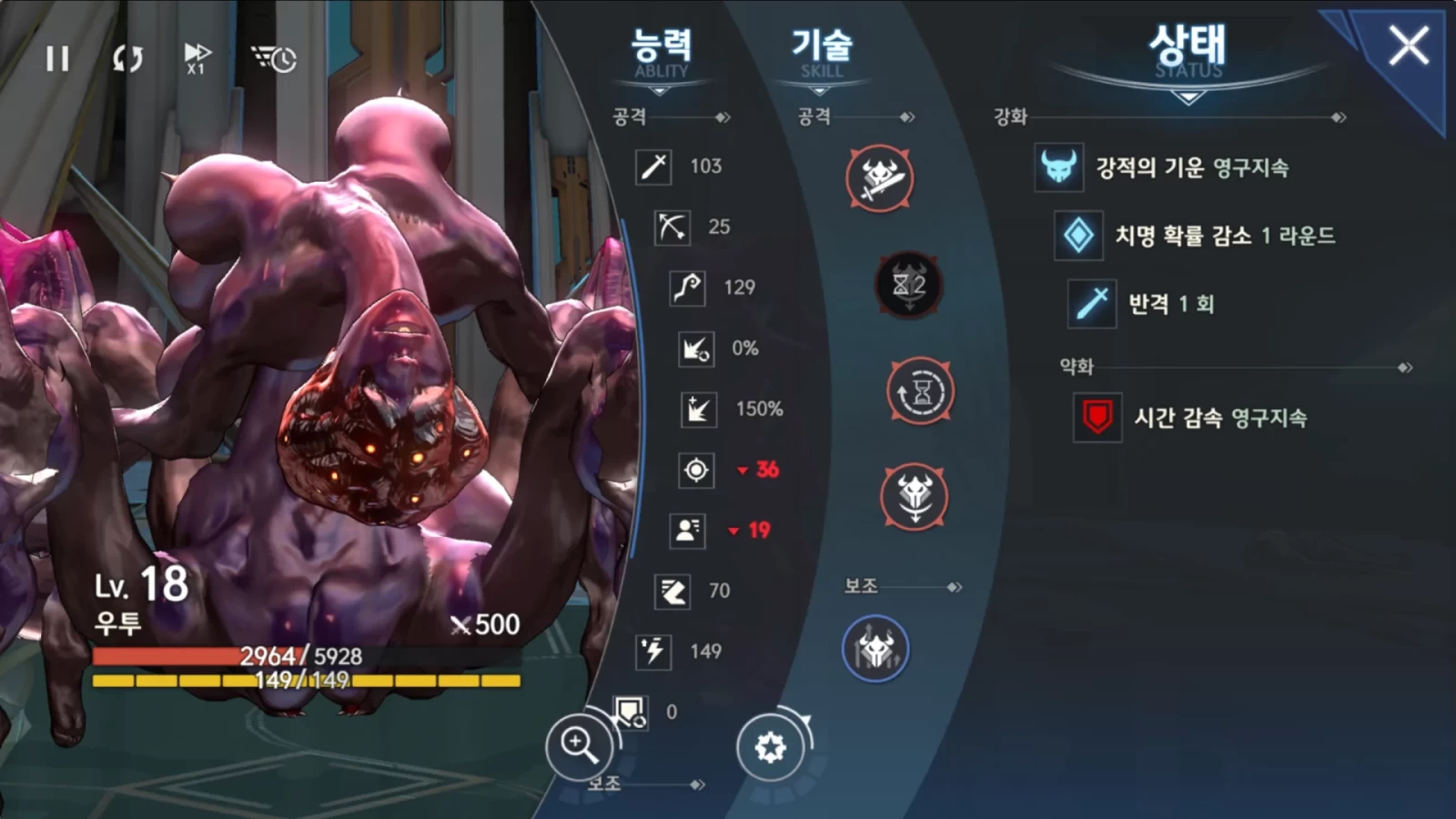The width and height of the screenshot is (1456, 819).
Task: Select the blue support skill icon
Action: tap(875, 649)
